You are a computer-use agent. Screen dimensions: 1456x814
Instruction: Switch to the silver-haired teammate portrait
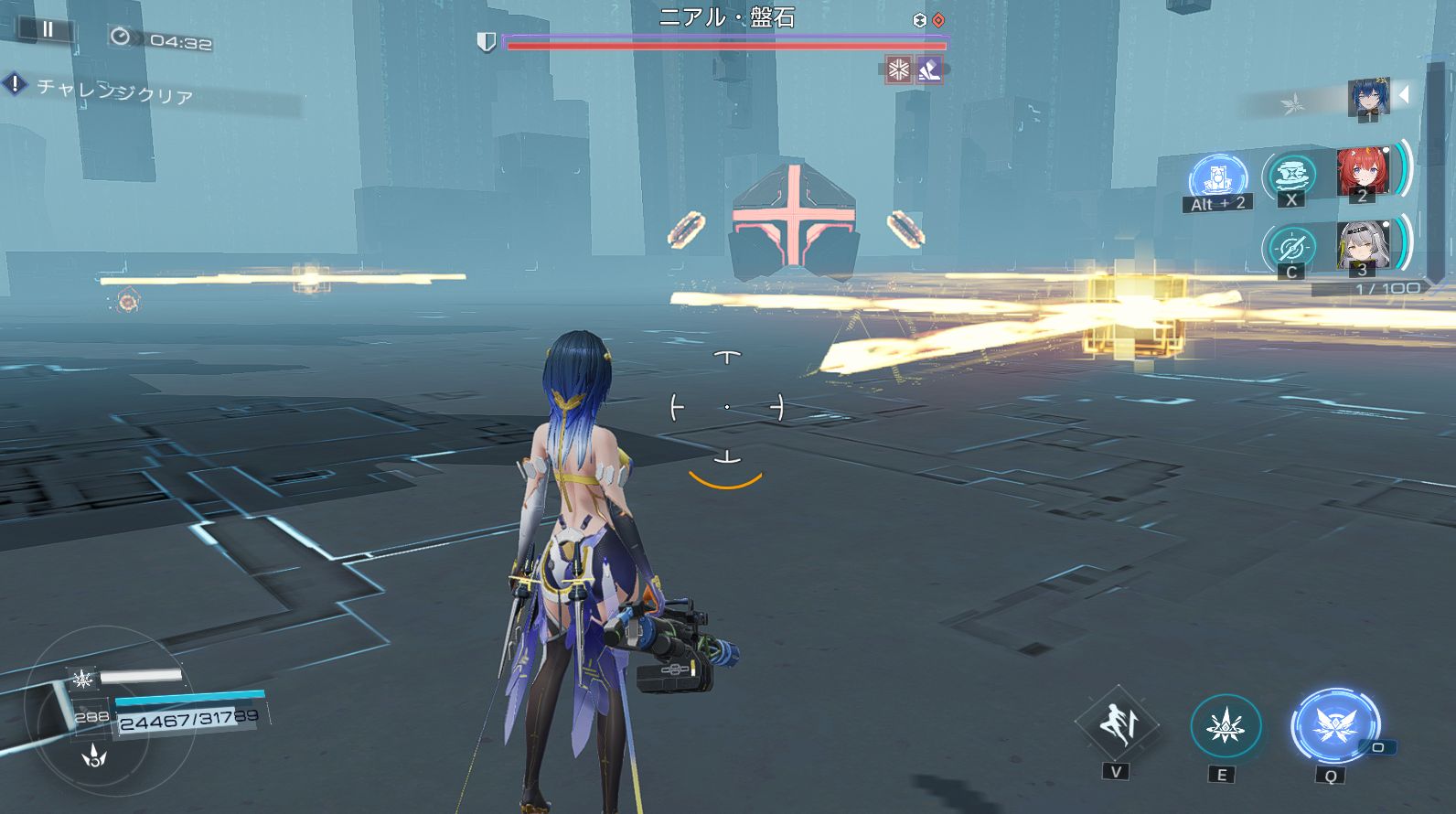pyautogui.click(x=1363, y=245)
